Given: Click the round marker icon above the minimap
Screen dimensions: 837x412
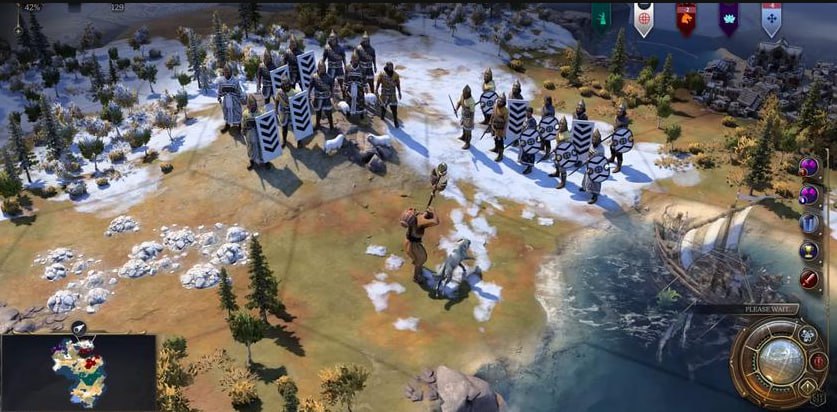Looking at the screenshot, I should [78, 327].
